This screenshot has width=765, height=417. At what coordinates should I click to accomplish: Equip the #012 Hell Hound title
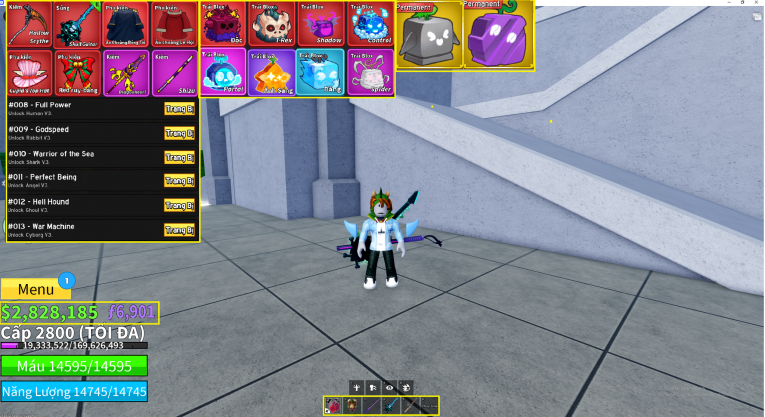coord(179,206)
